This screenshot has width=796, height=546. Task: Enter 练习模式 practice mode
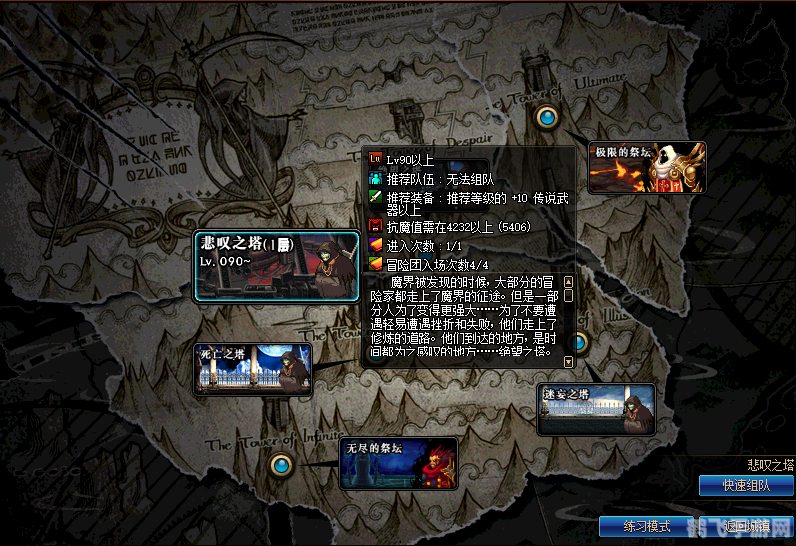(647, 526)
